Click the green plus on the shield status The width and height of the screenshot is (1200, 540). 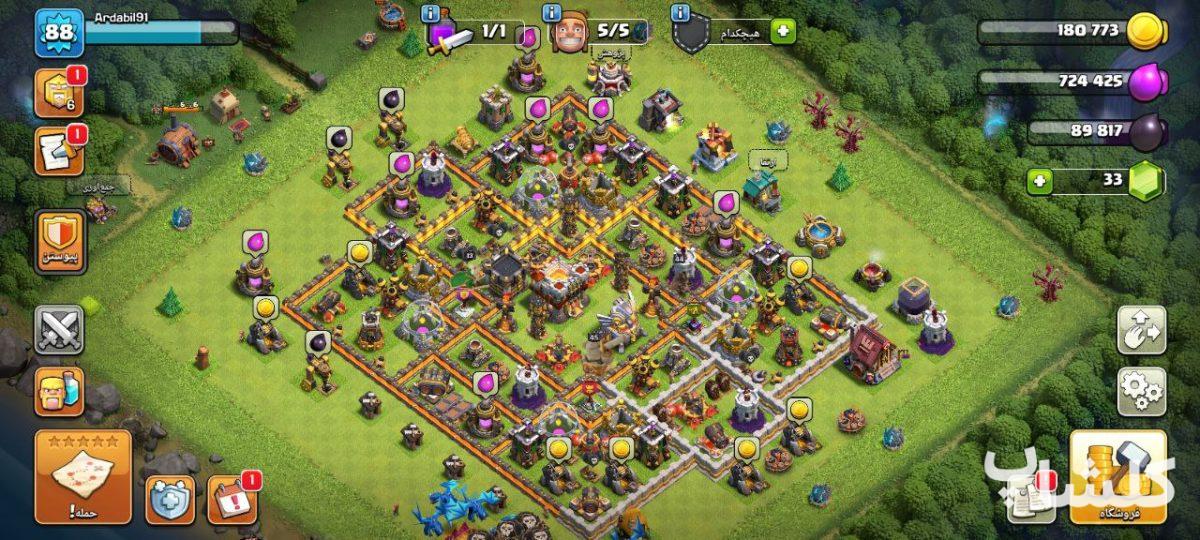click(x=783, y=31)
